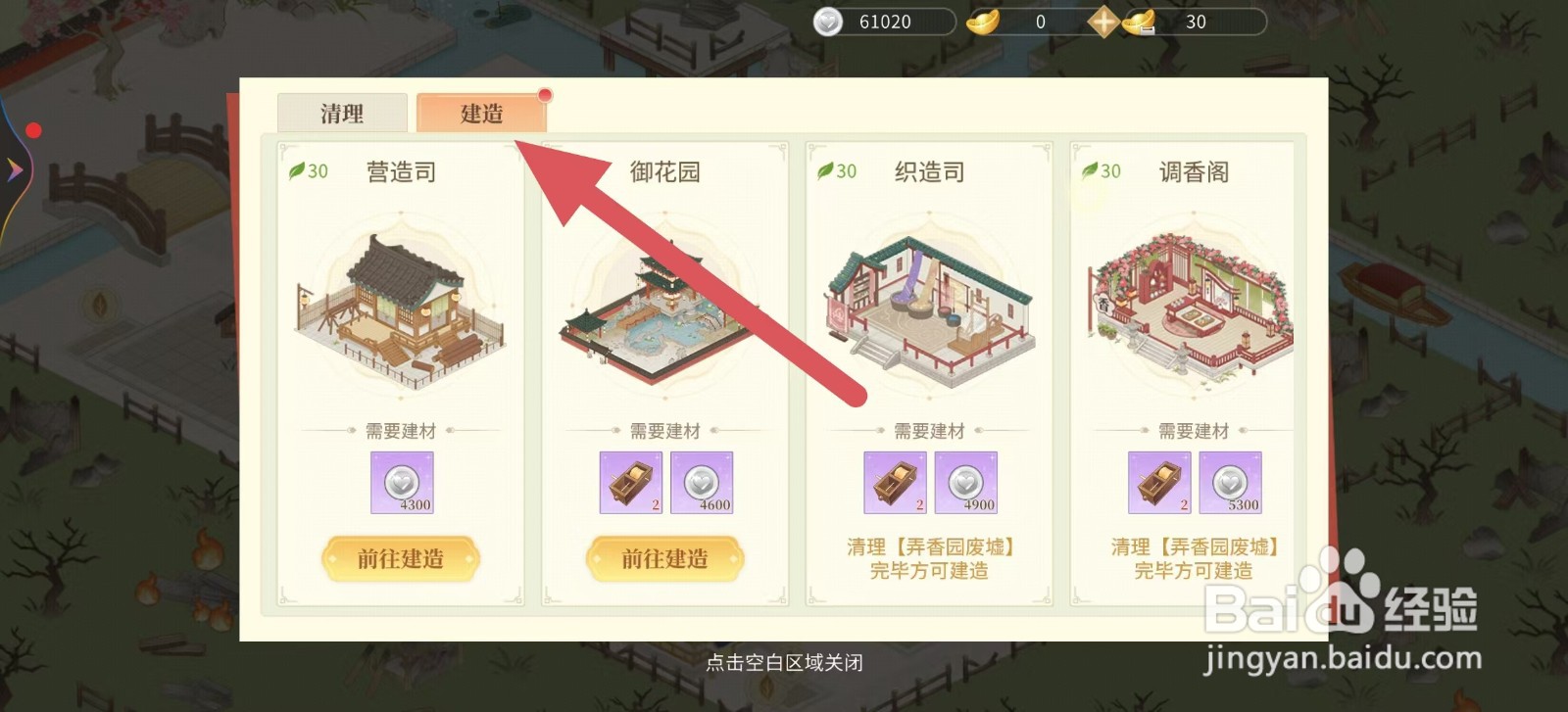Click the red notification dot on 建造 tab
The image size is (1568, 712).
pyautogui.click(x=545, y=96)
